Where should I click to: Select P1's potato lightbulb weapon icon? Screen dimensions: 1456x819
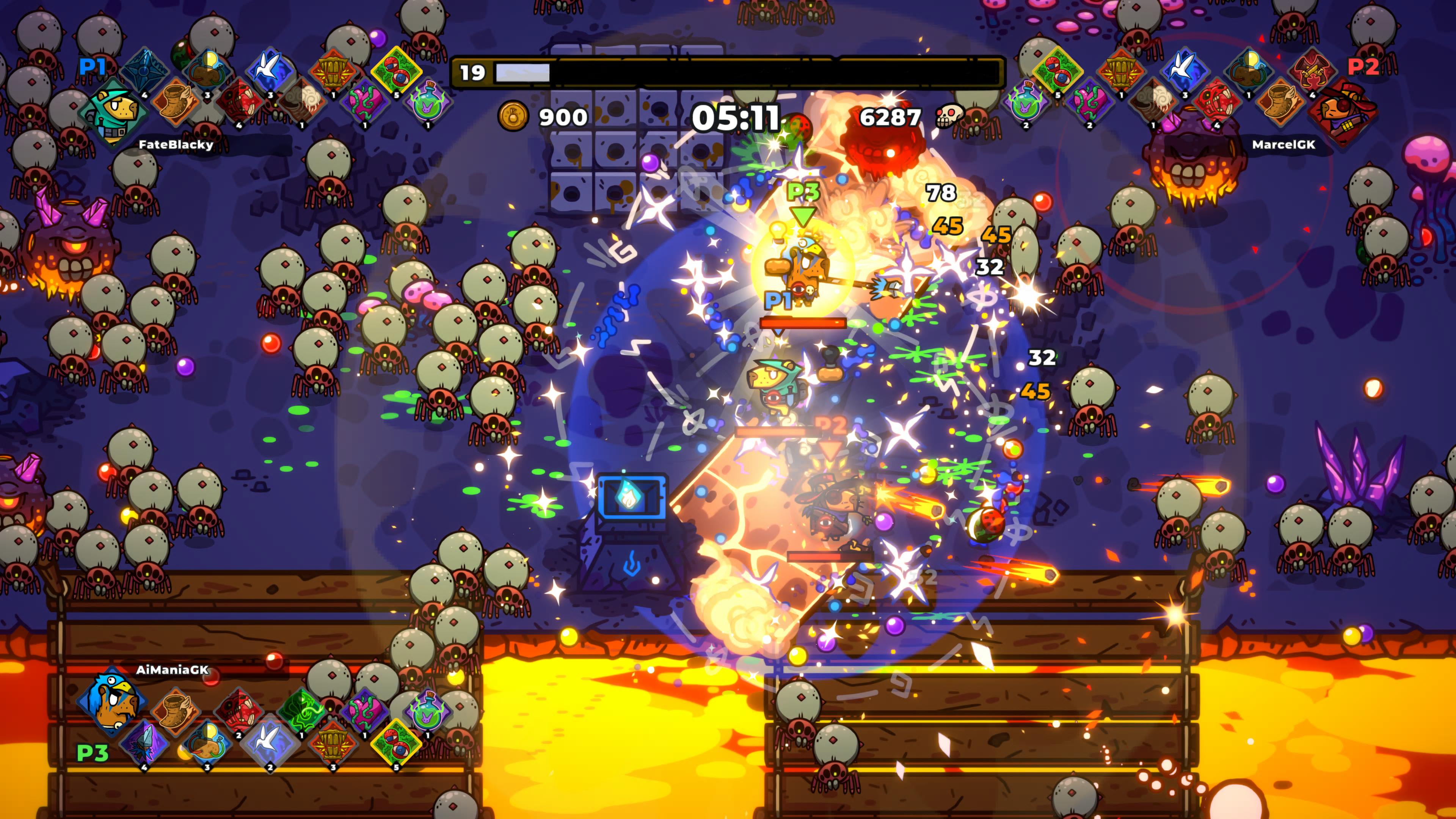pos(207,71)
